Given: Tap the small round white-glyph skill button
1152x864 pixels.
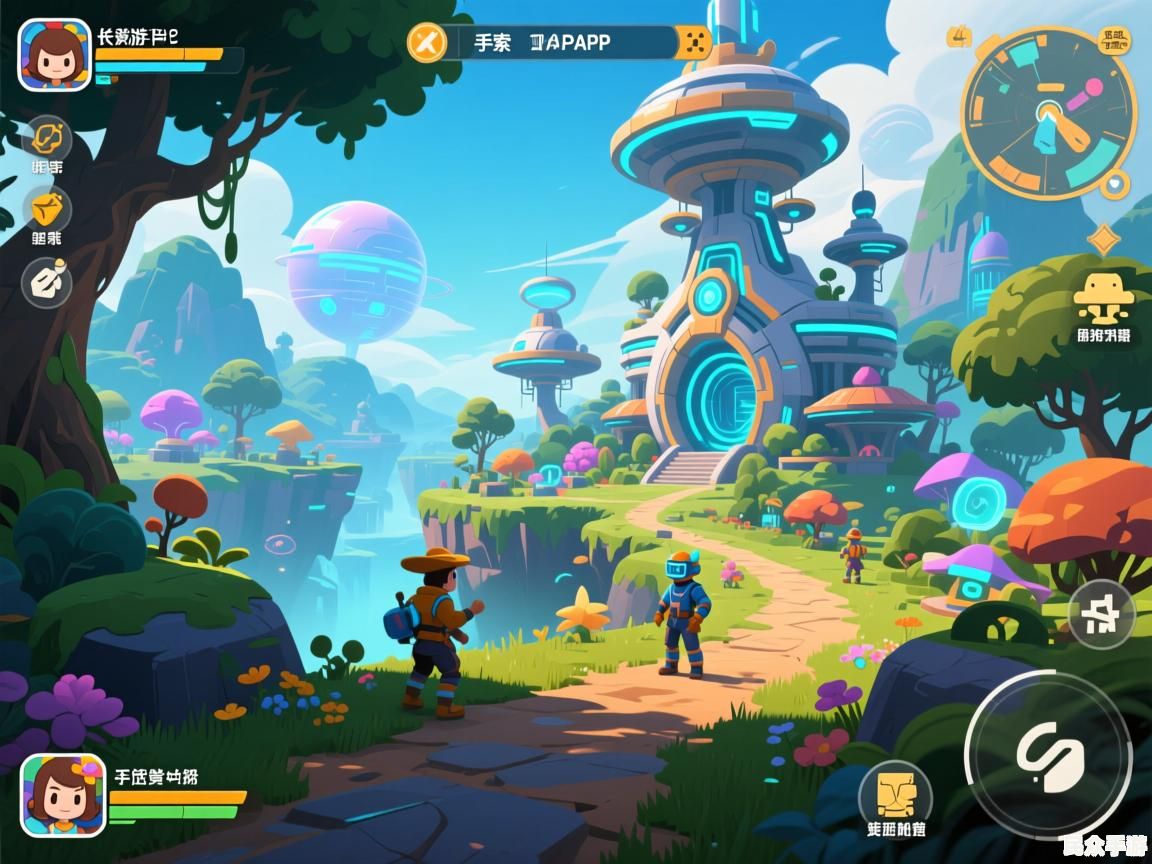Looking at the screenshot, I should point(1101,613).
